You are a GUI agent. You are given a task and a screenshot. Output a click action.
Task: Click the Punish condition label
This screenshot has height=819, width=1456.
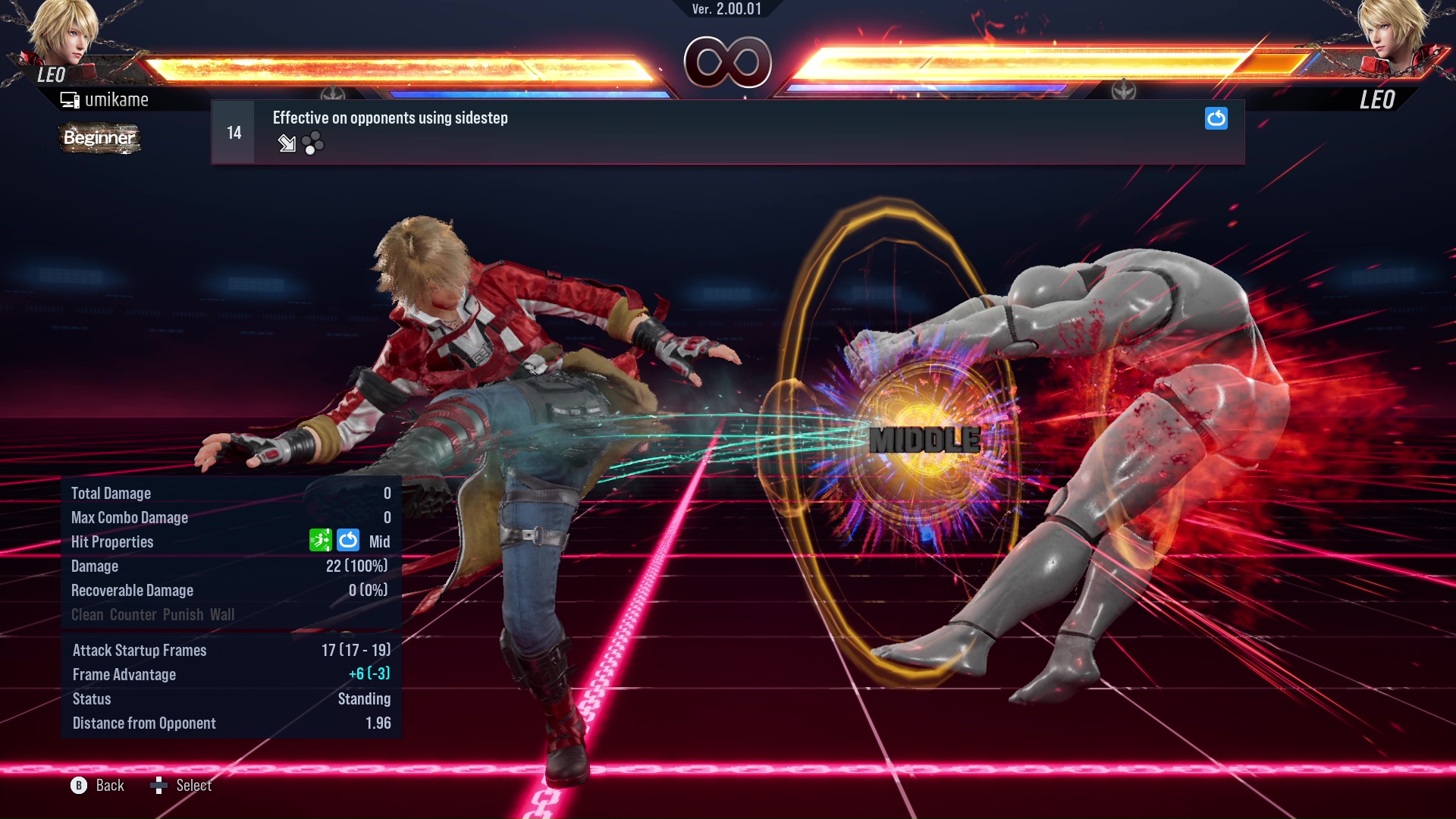click(x=182, y=614)
